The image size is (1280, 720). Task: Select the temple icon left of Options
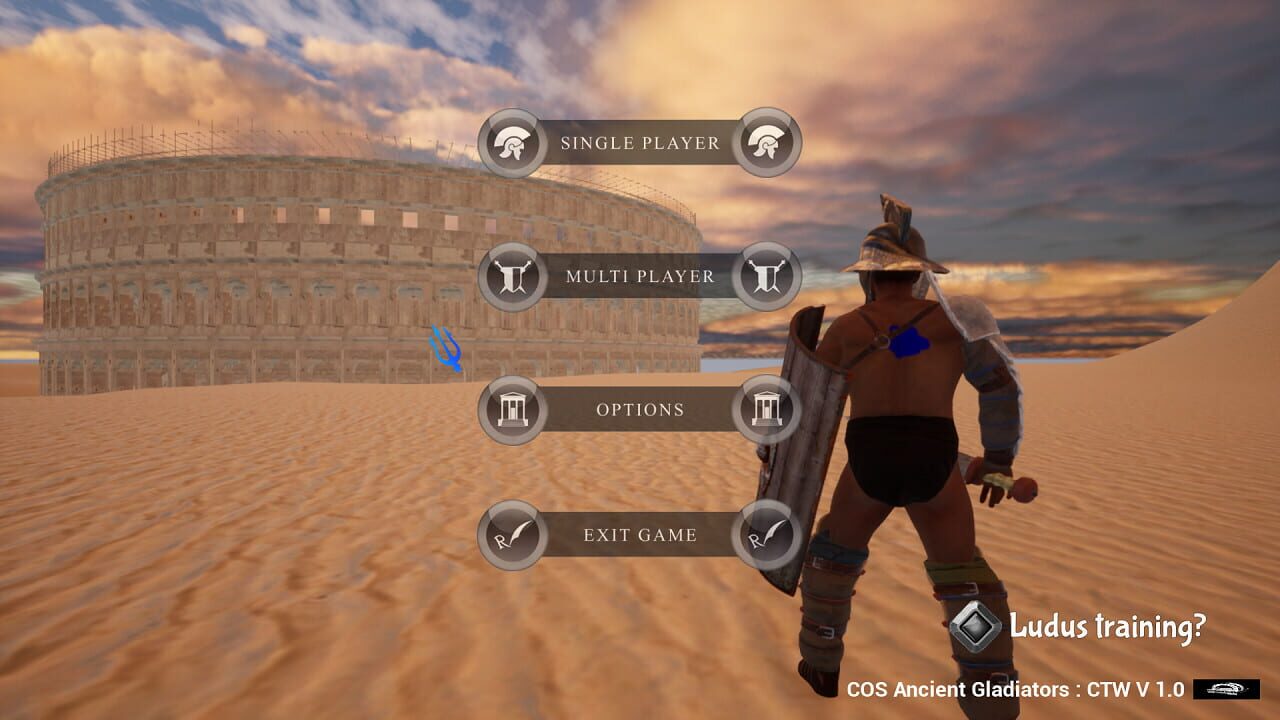513,409
